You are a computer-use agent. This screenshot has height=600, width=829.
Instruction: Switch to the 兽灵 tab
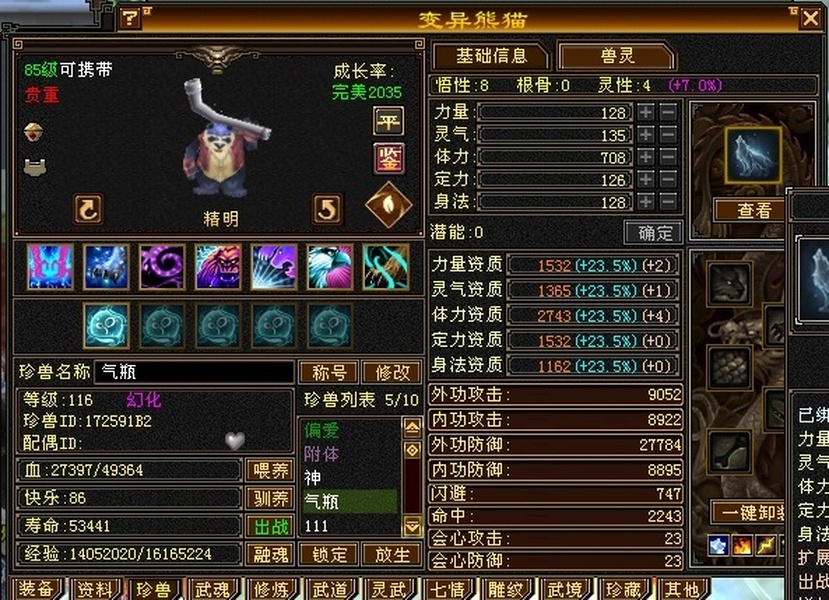(x=615, y=56)
